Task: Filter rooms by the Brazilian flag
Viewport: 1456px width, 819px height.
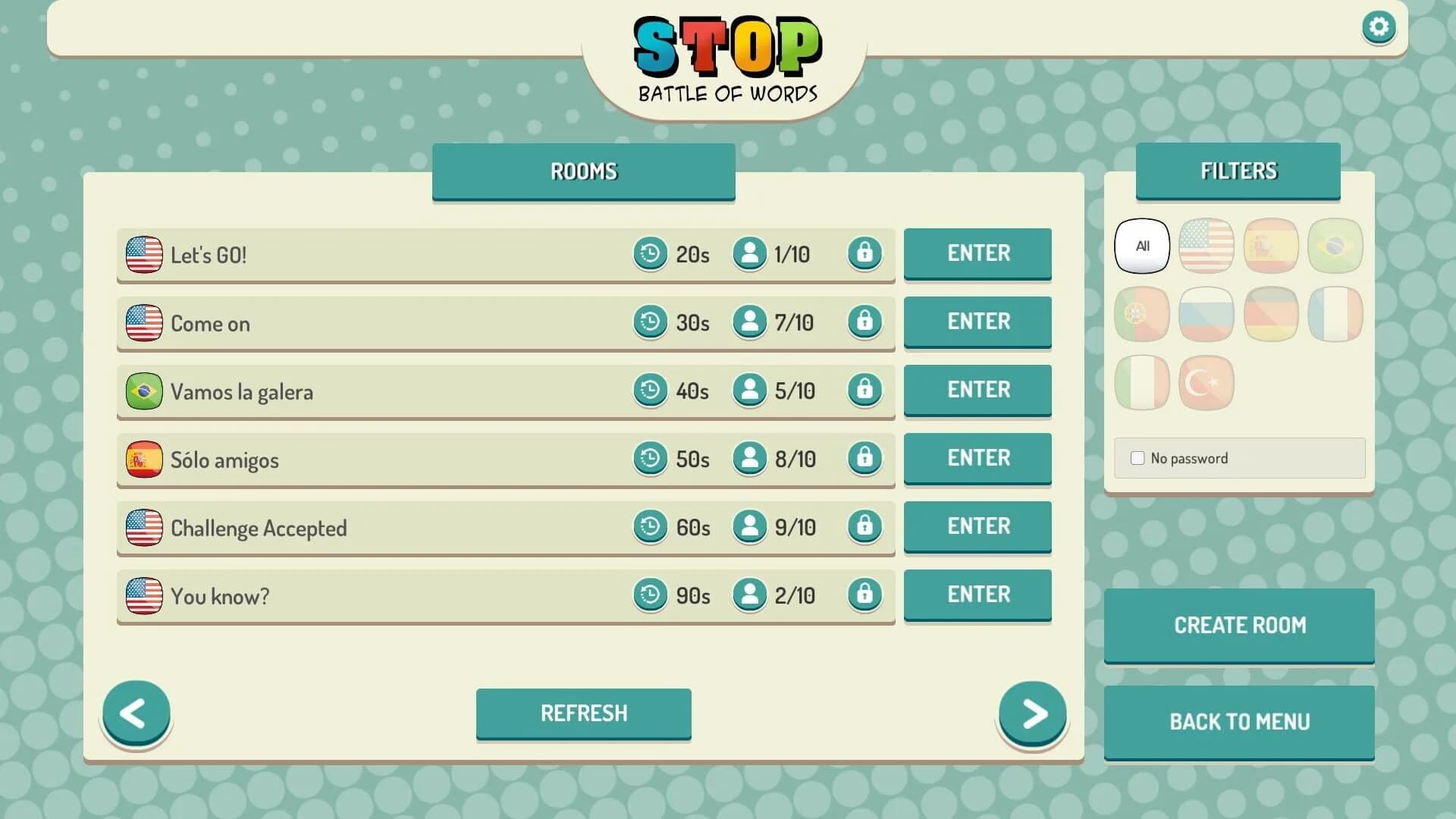Action: (x=1335, y=246)
